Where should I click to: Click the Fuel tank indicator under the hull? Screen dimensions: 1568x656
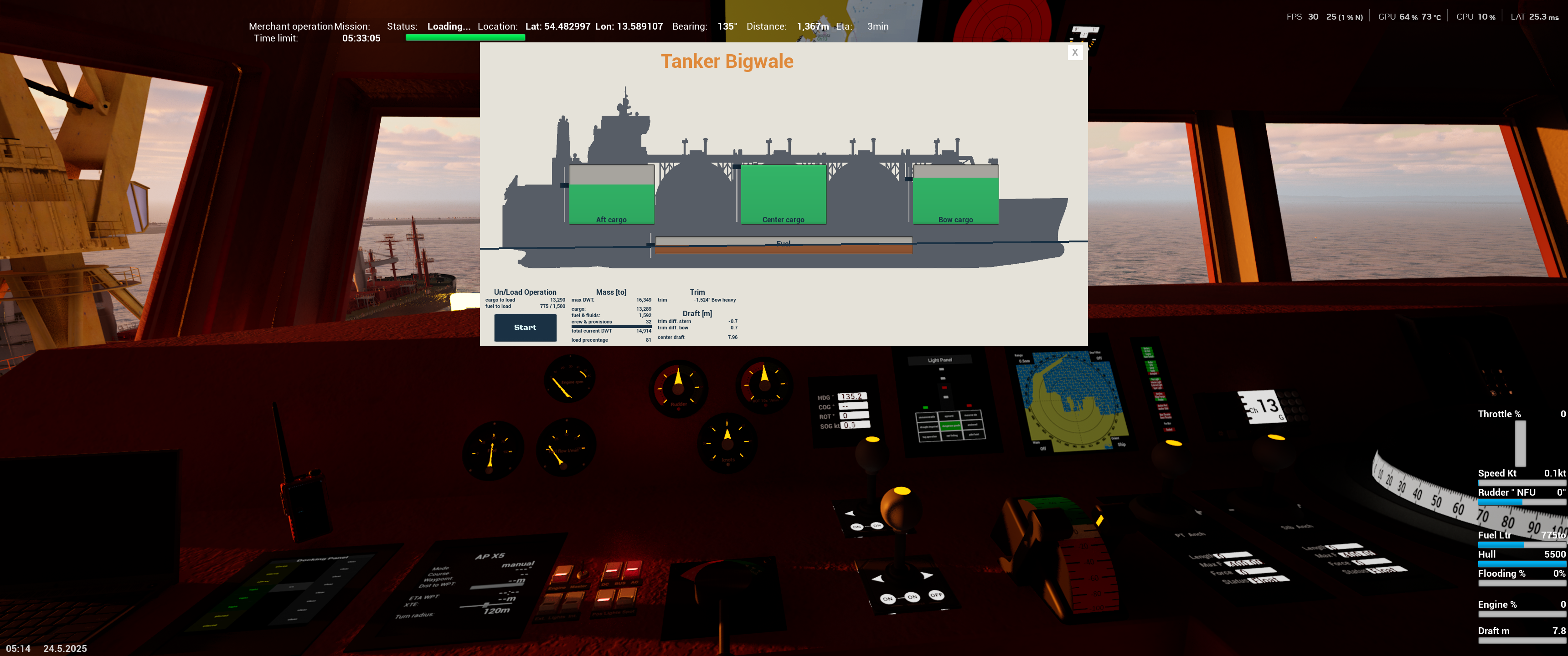(x=784, y=242)
